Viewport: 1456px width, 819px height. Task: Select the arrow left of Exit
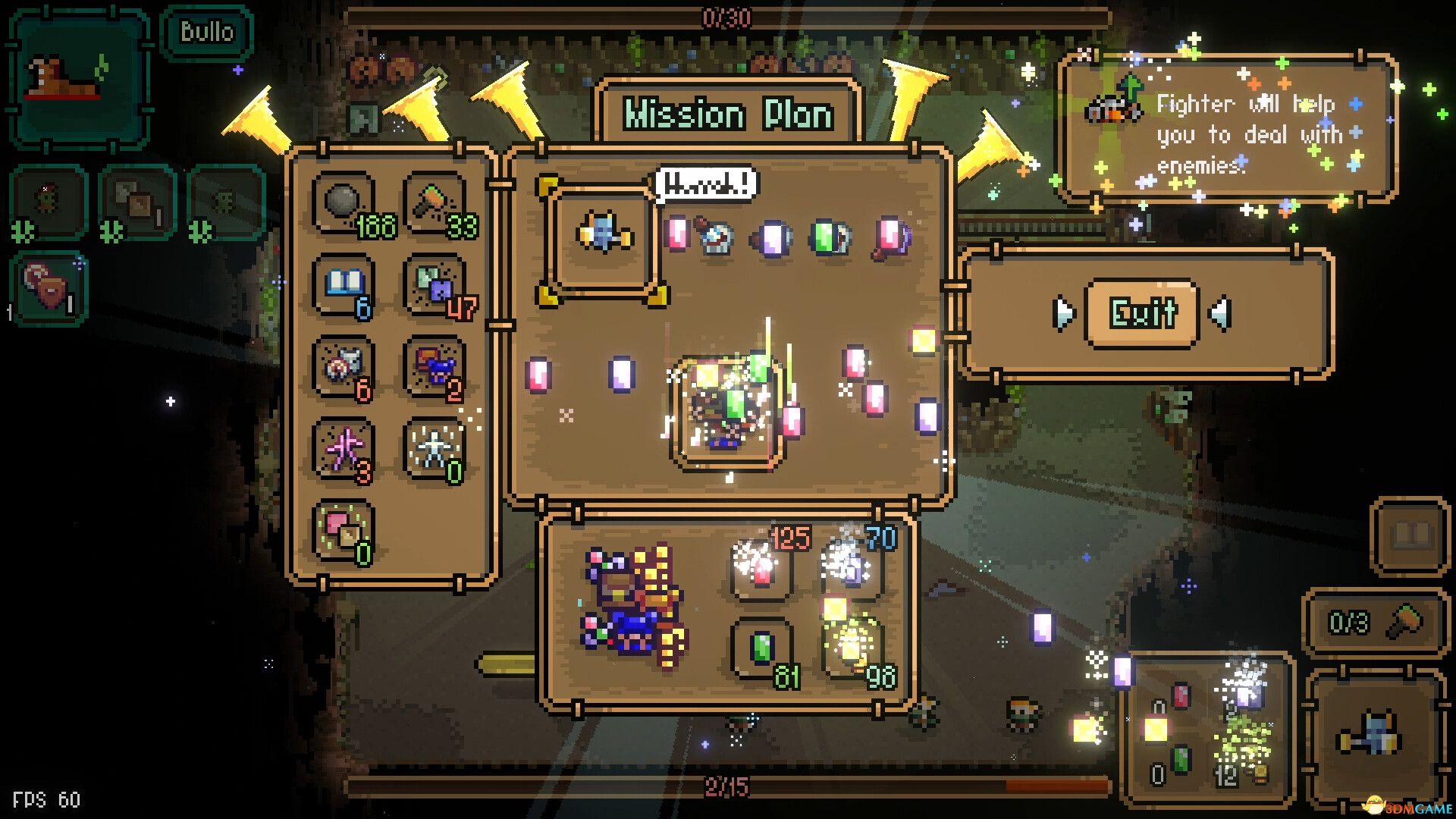point(1064,313)
